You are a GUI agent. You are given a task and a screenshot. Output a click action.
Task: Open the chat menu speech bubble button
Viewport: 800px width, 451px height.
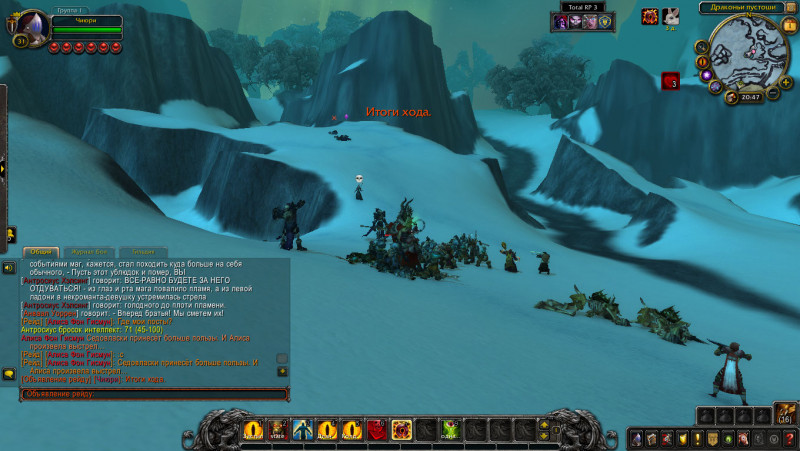click(8, 374)
